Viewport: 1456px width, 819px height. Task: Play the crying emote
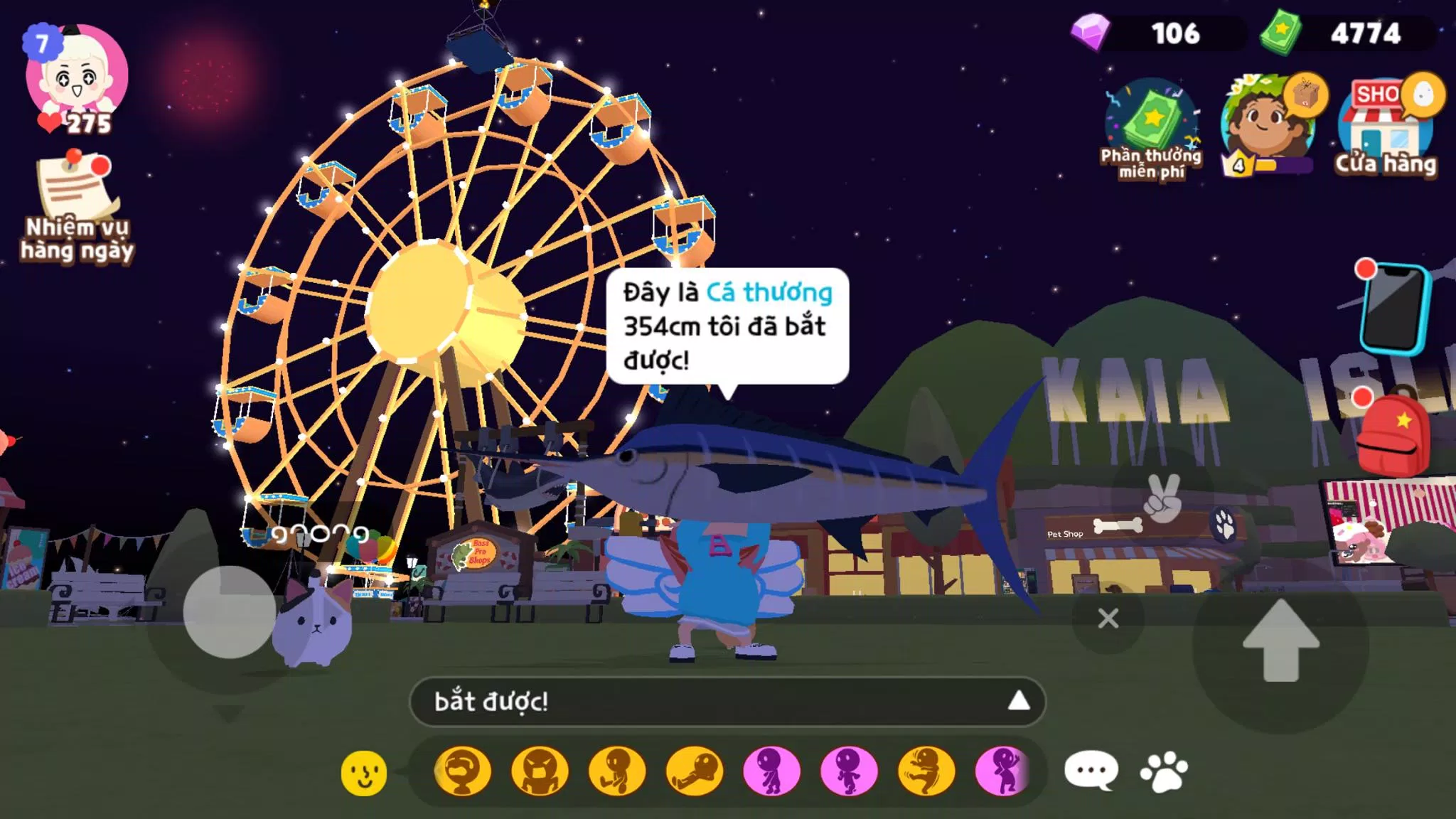coord(463,771)
